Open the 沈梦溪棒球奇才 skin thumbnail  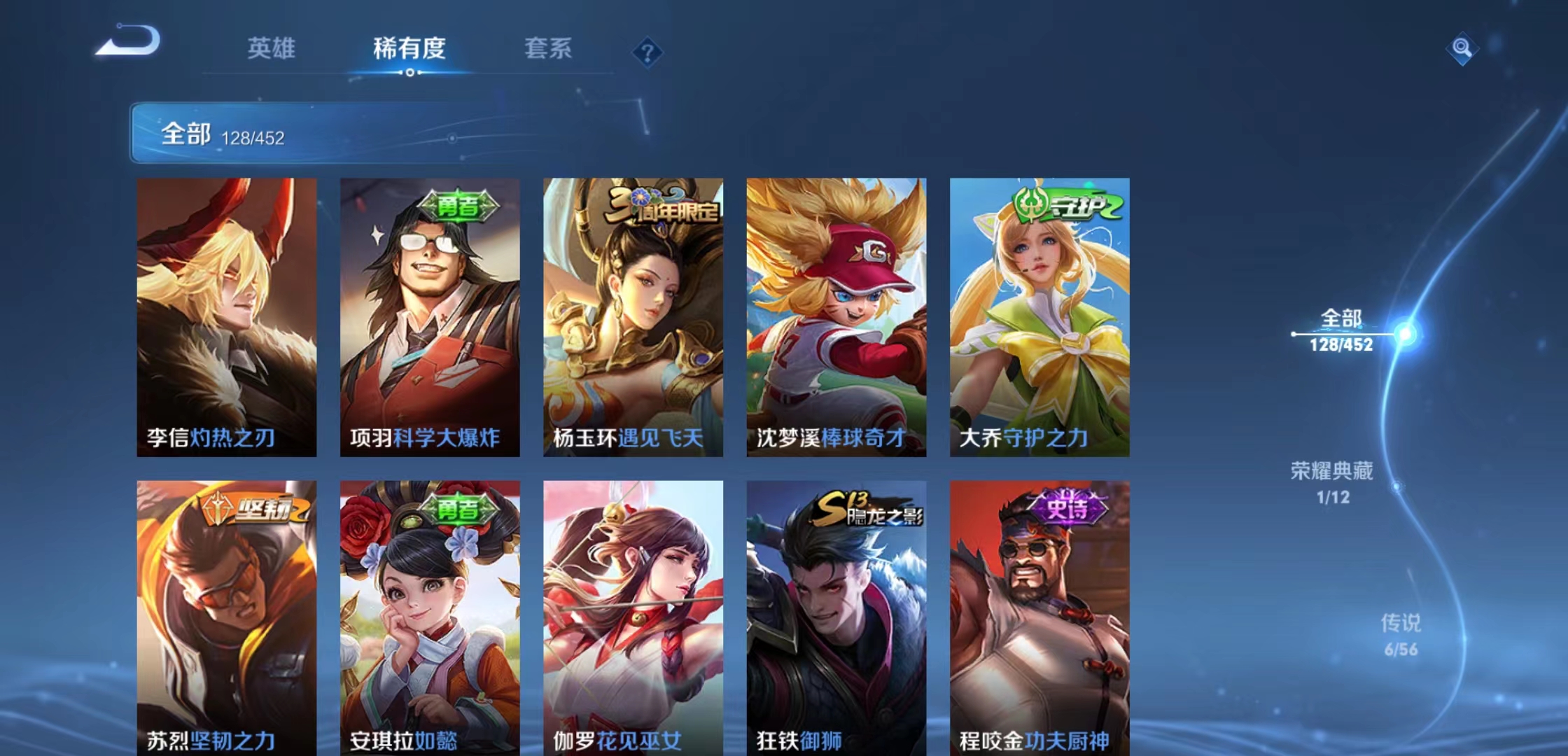[x=834, y=308]
